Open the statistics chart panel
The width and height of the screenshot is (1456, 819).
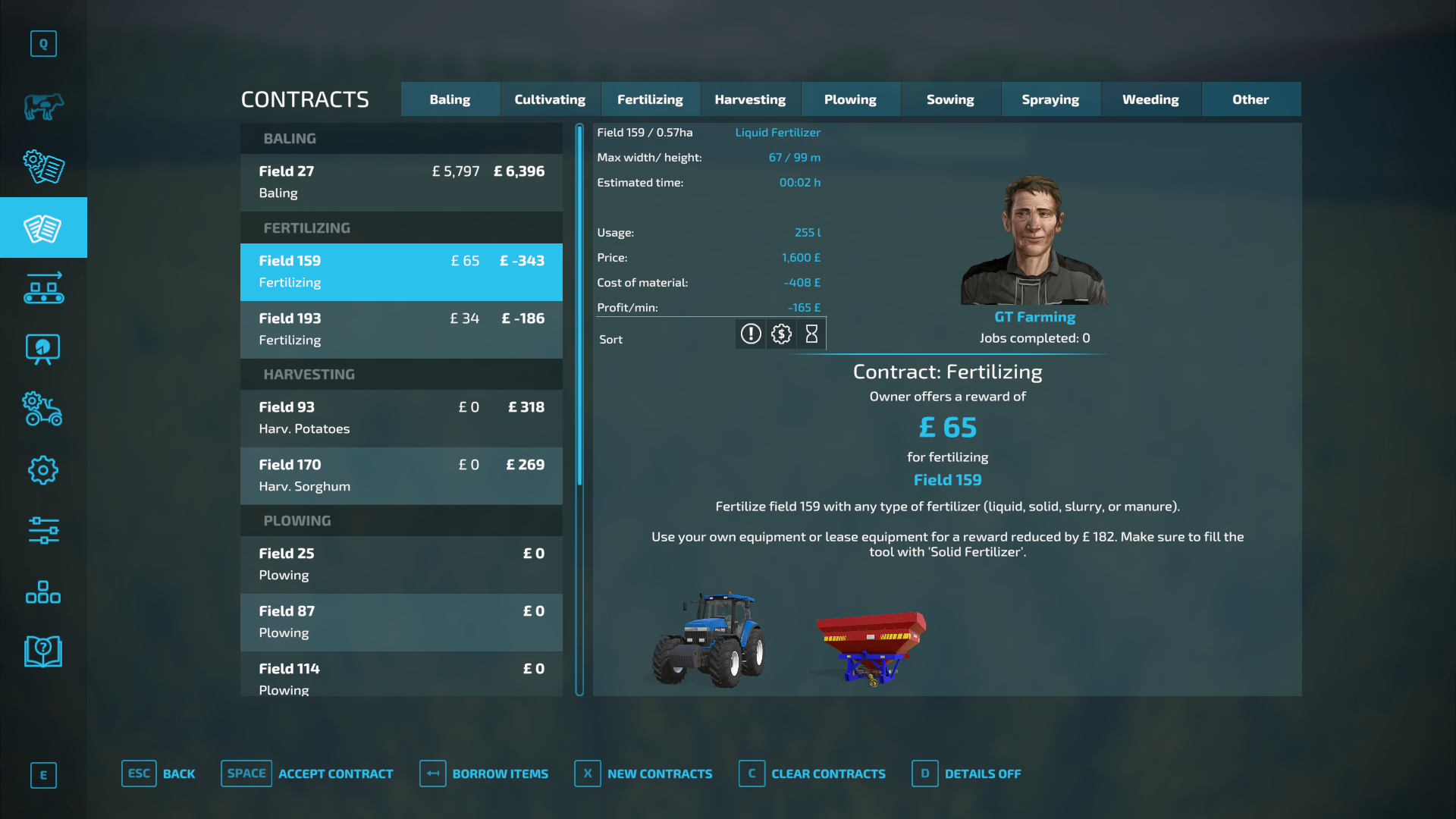click(43, 349)
